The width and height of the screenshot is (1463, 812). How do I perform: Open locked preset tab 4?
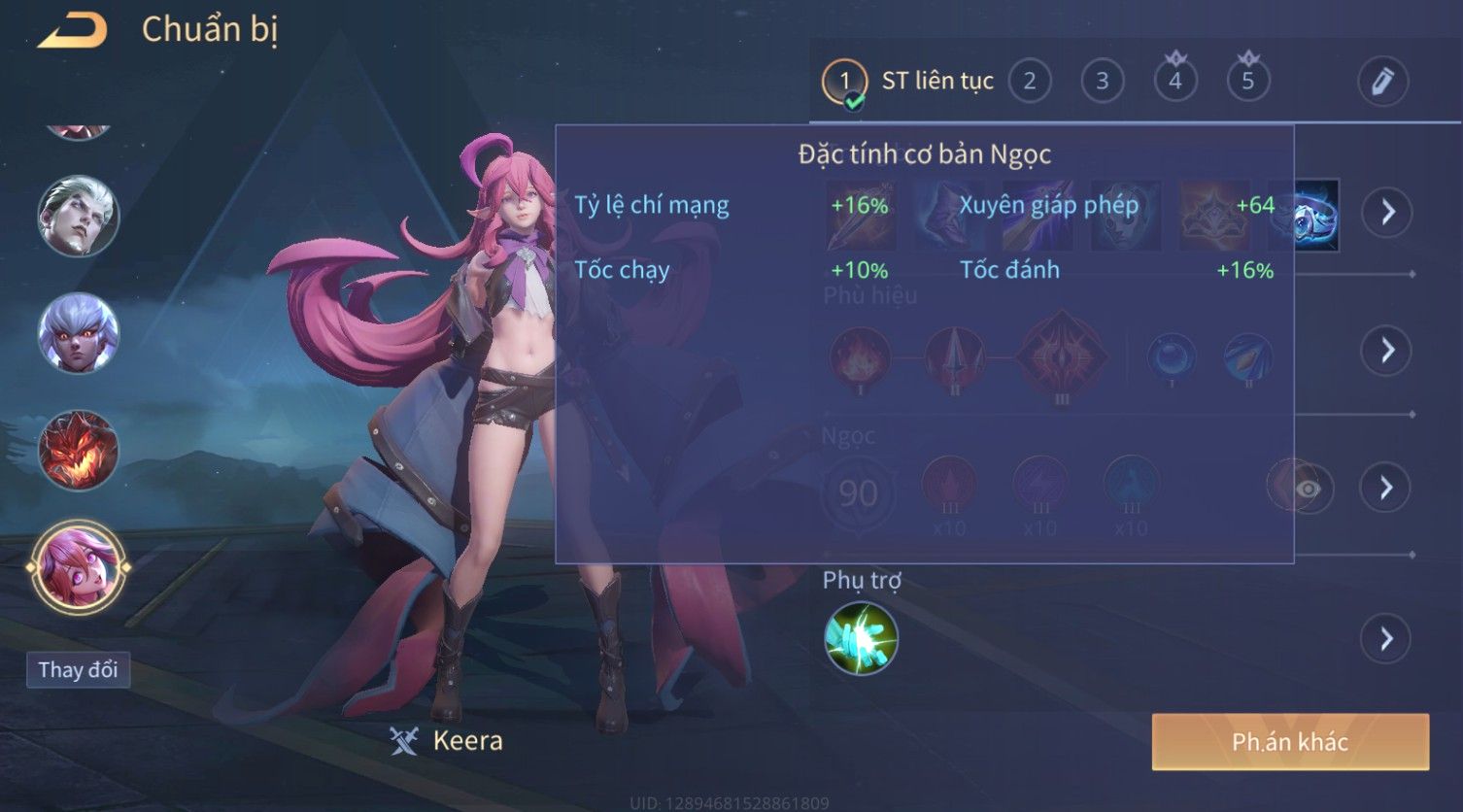point(1174,82)
